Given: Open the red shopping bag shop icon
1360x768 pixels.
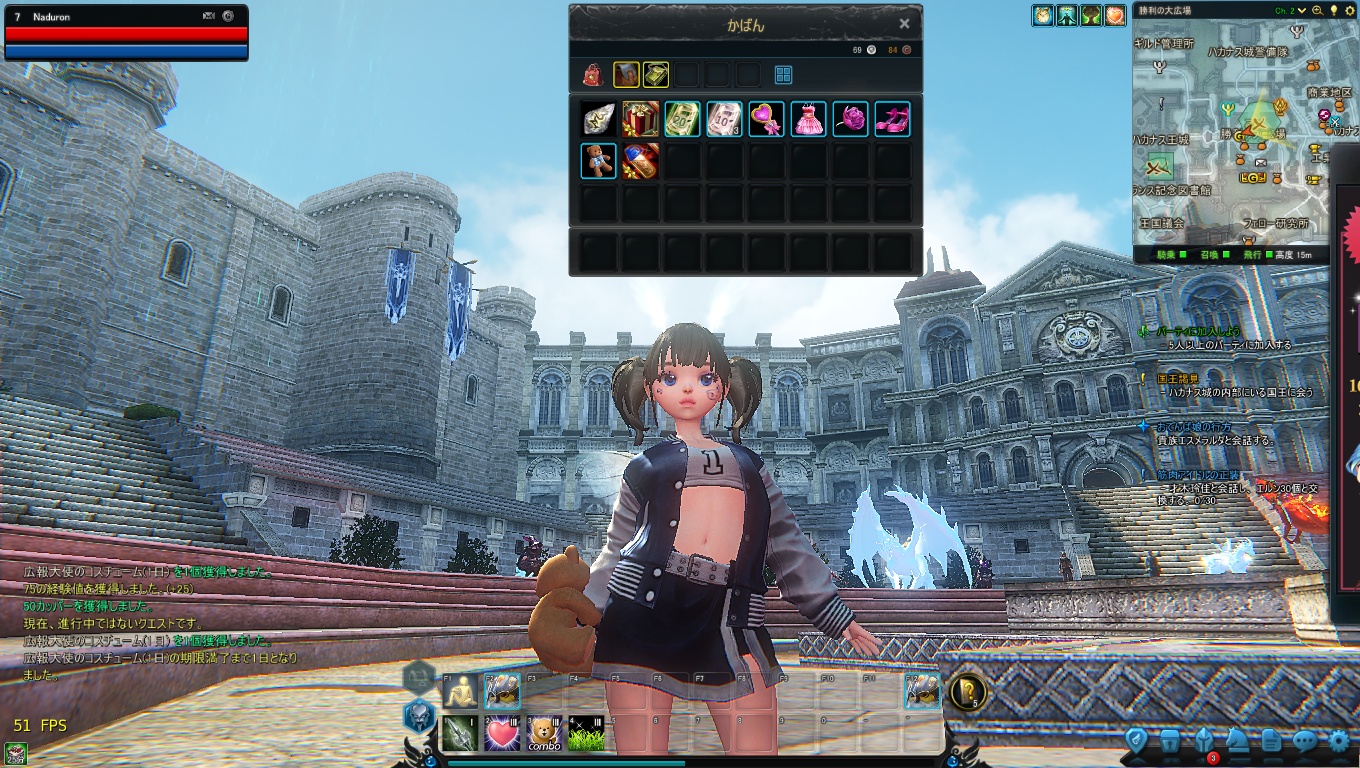Looking at the screenshot, I should point(593,75).
